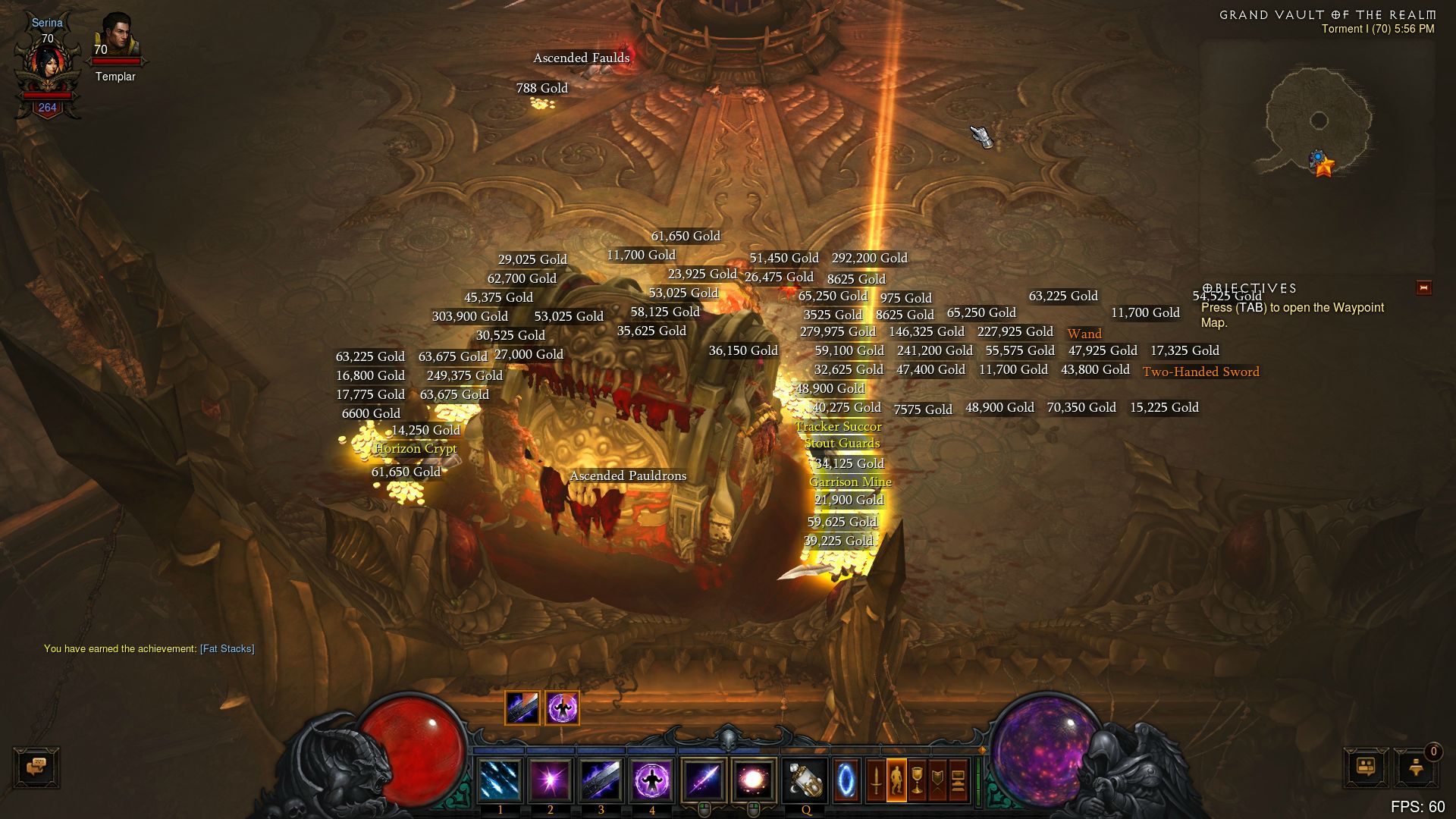
Task: Trigger the purple armor aura skill in slot 4
Action: pyautogui.click(x=651, y=780)
